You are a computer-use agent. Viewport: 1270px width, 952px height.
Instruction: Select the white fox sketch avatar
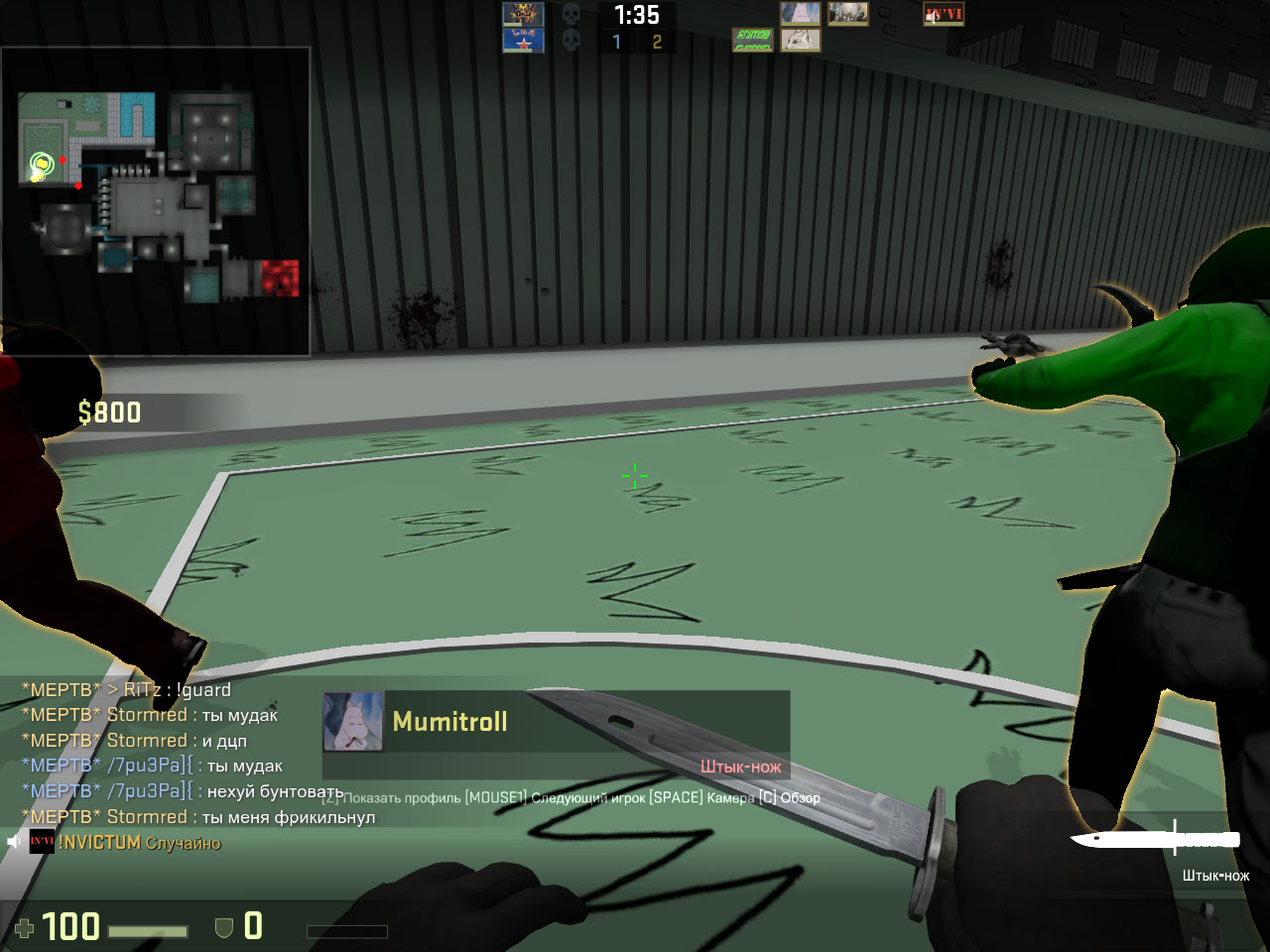801,40
